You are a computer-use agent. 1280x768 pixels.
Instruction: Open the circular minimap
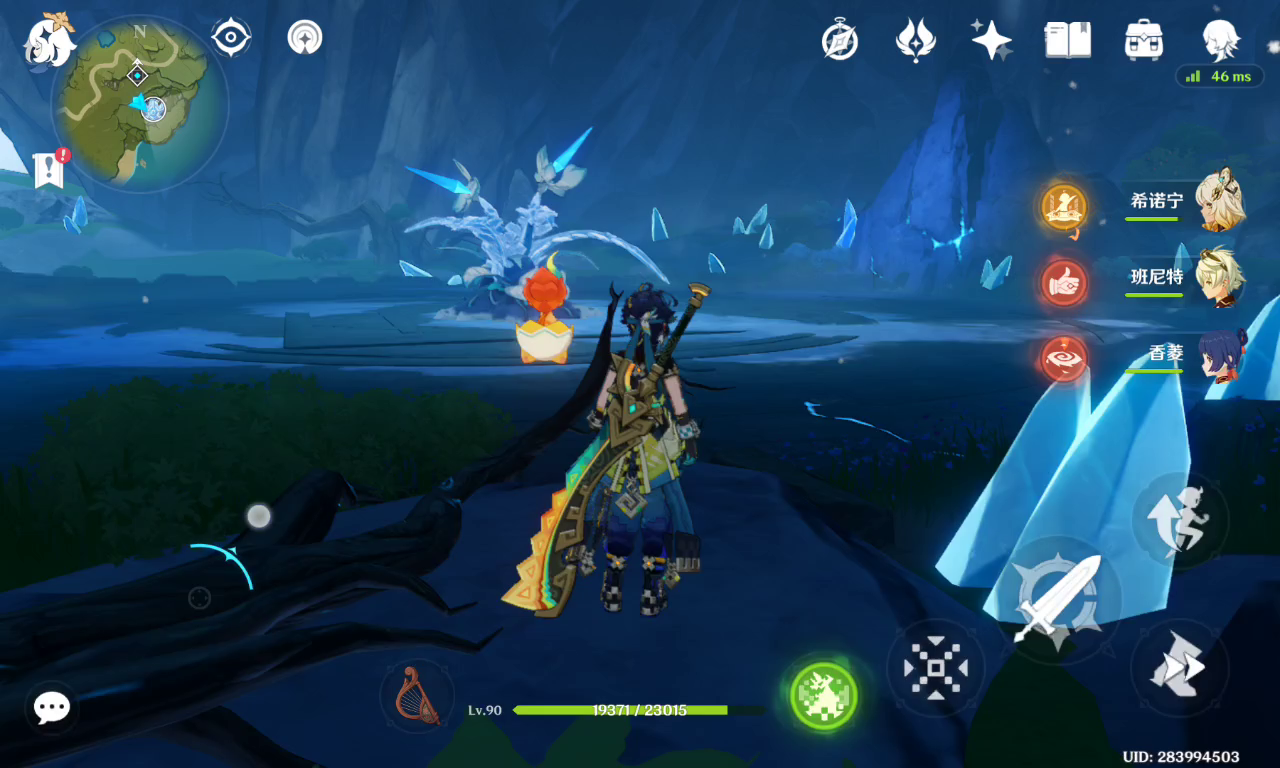[139, 103]
